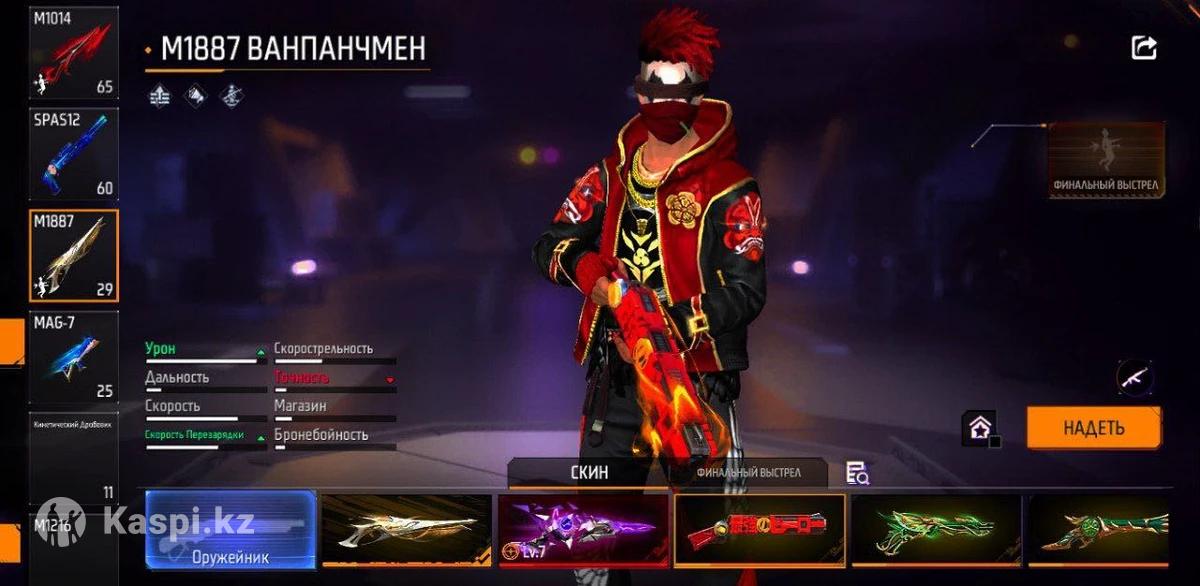
Task: Select the purple Lv.7 skin
Action: pyautogui.click(x=583, y=530)
